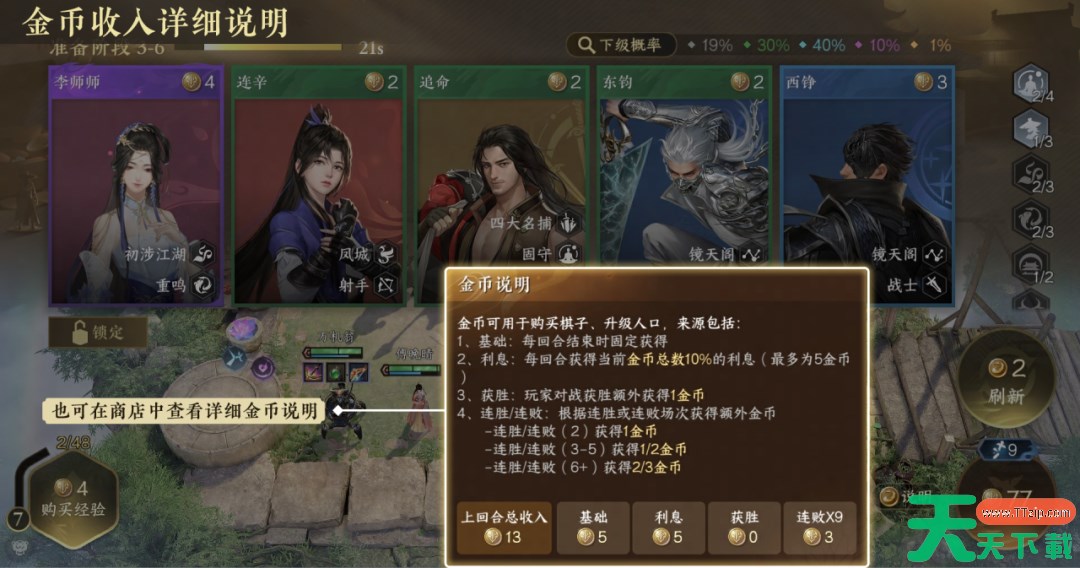Buy the 李师师 hero card

coord(136,187)
